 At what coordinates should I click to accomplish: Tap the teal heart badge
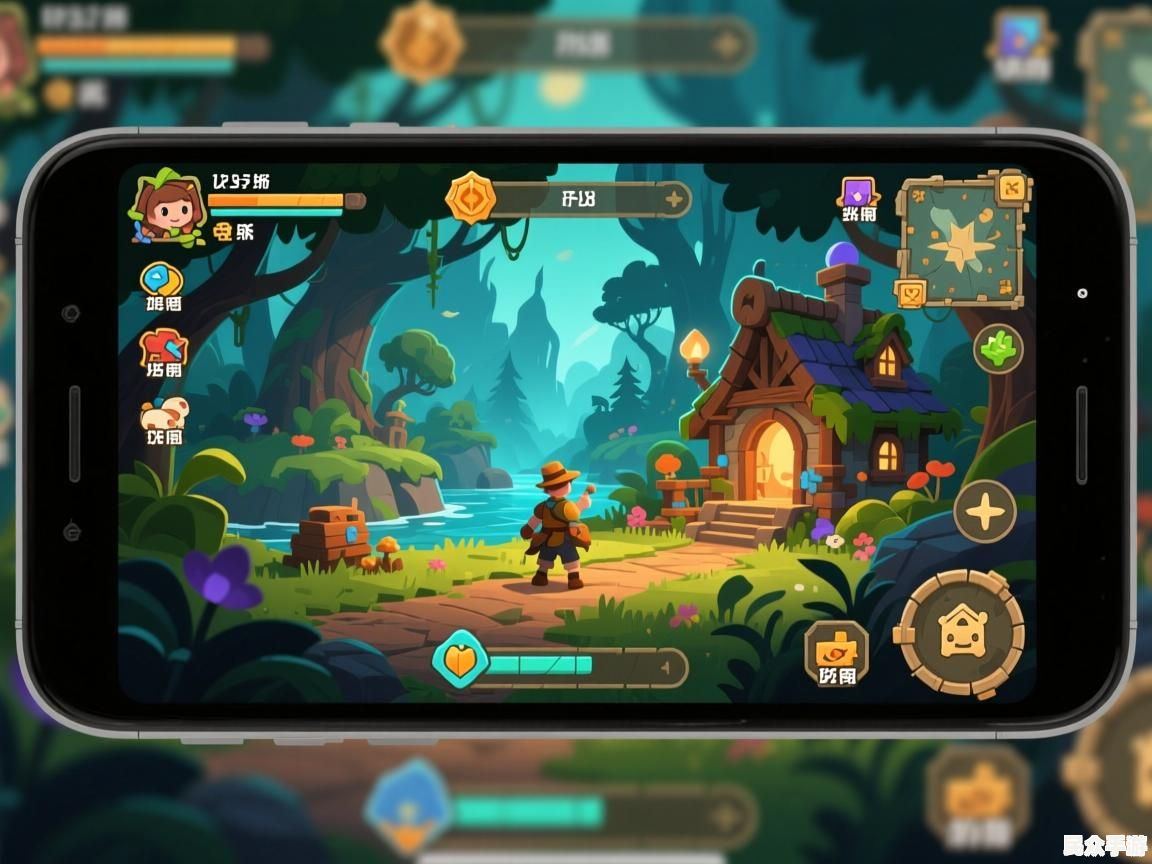(460, 662)
